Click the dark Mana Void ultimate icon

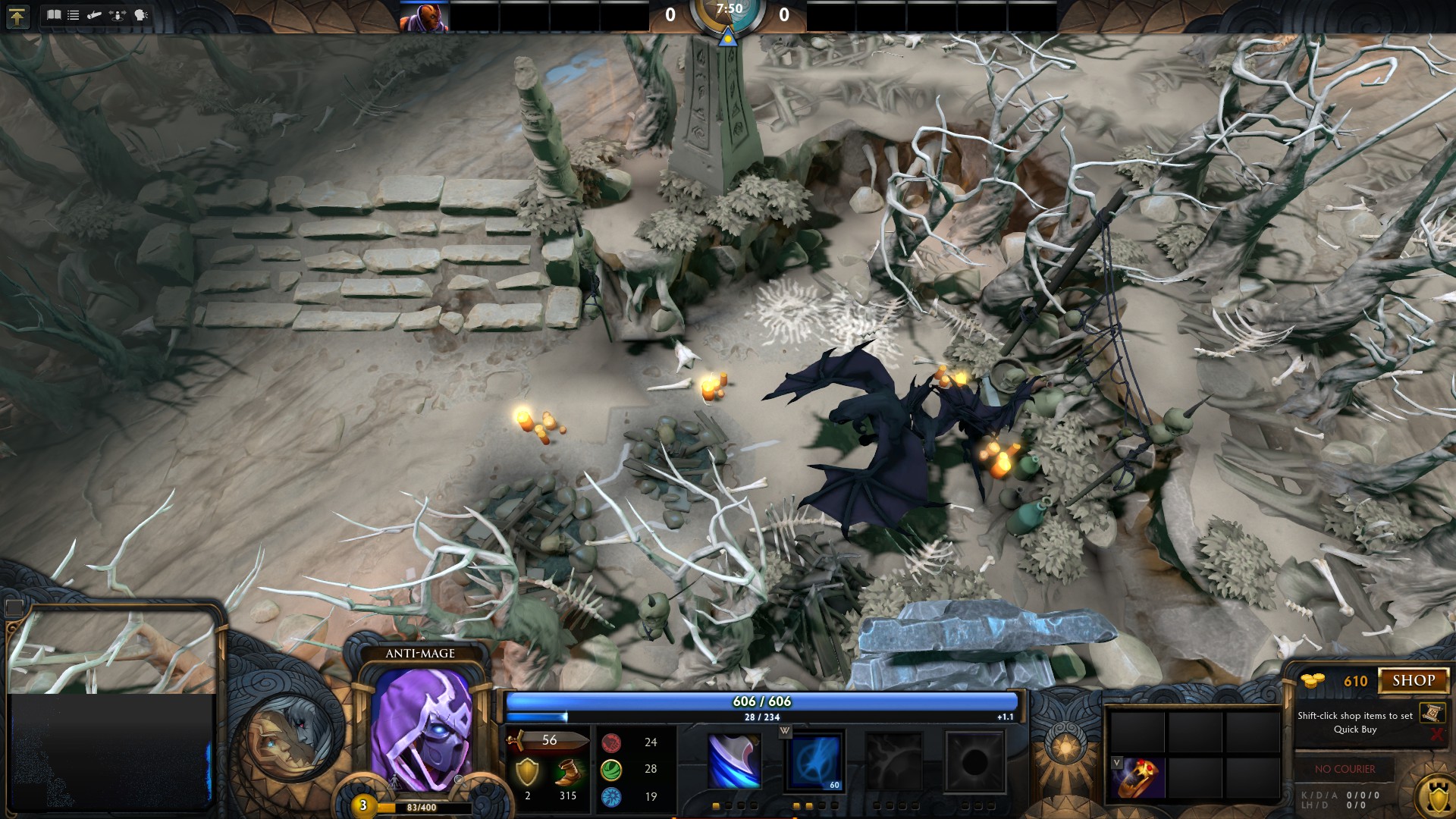point(974,761)
